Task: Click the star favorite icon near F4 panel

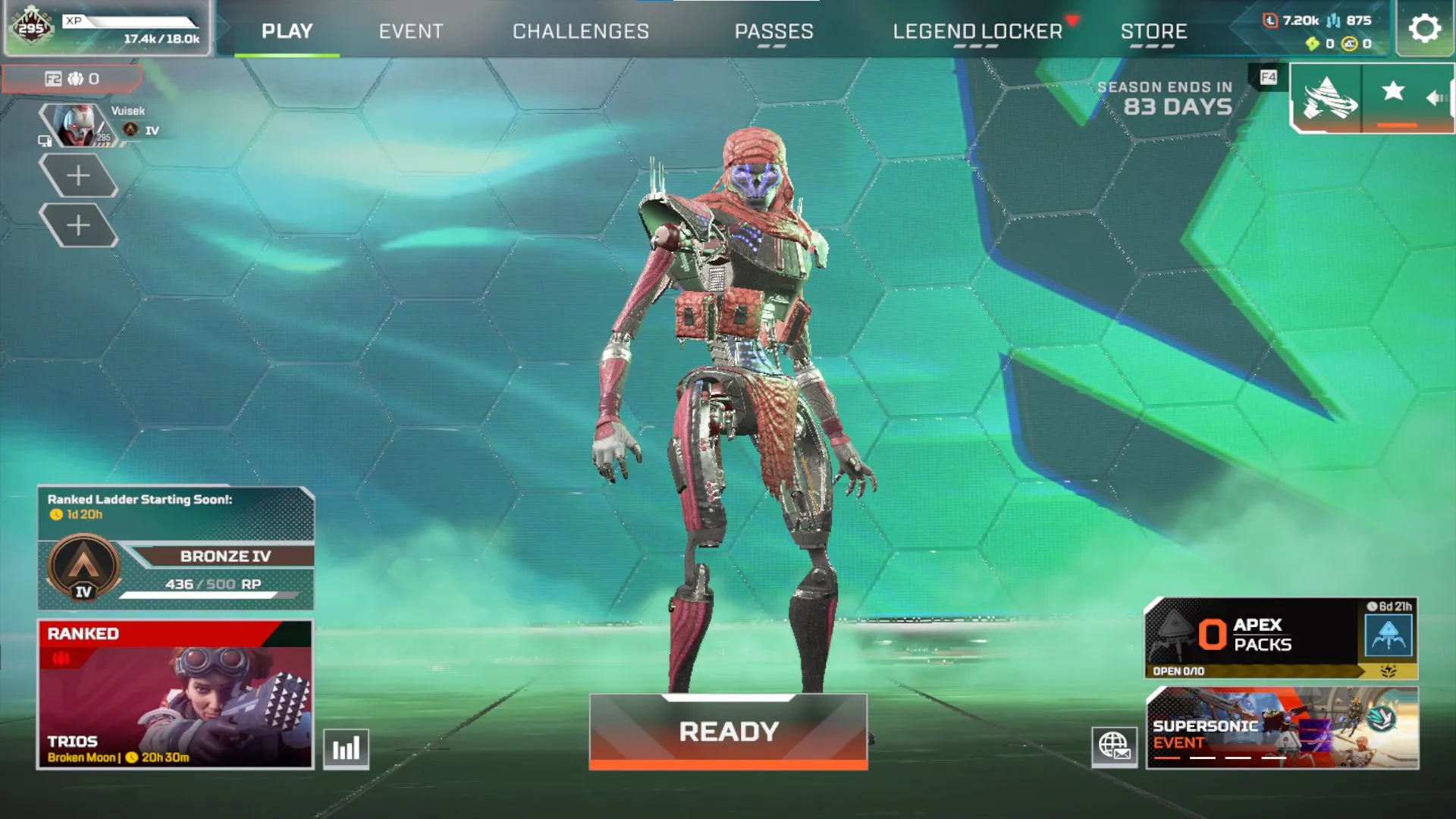Action: pos(1392,89)
